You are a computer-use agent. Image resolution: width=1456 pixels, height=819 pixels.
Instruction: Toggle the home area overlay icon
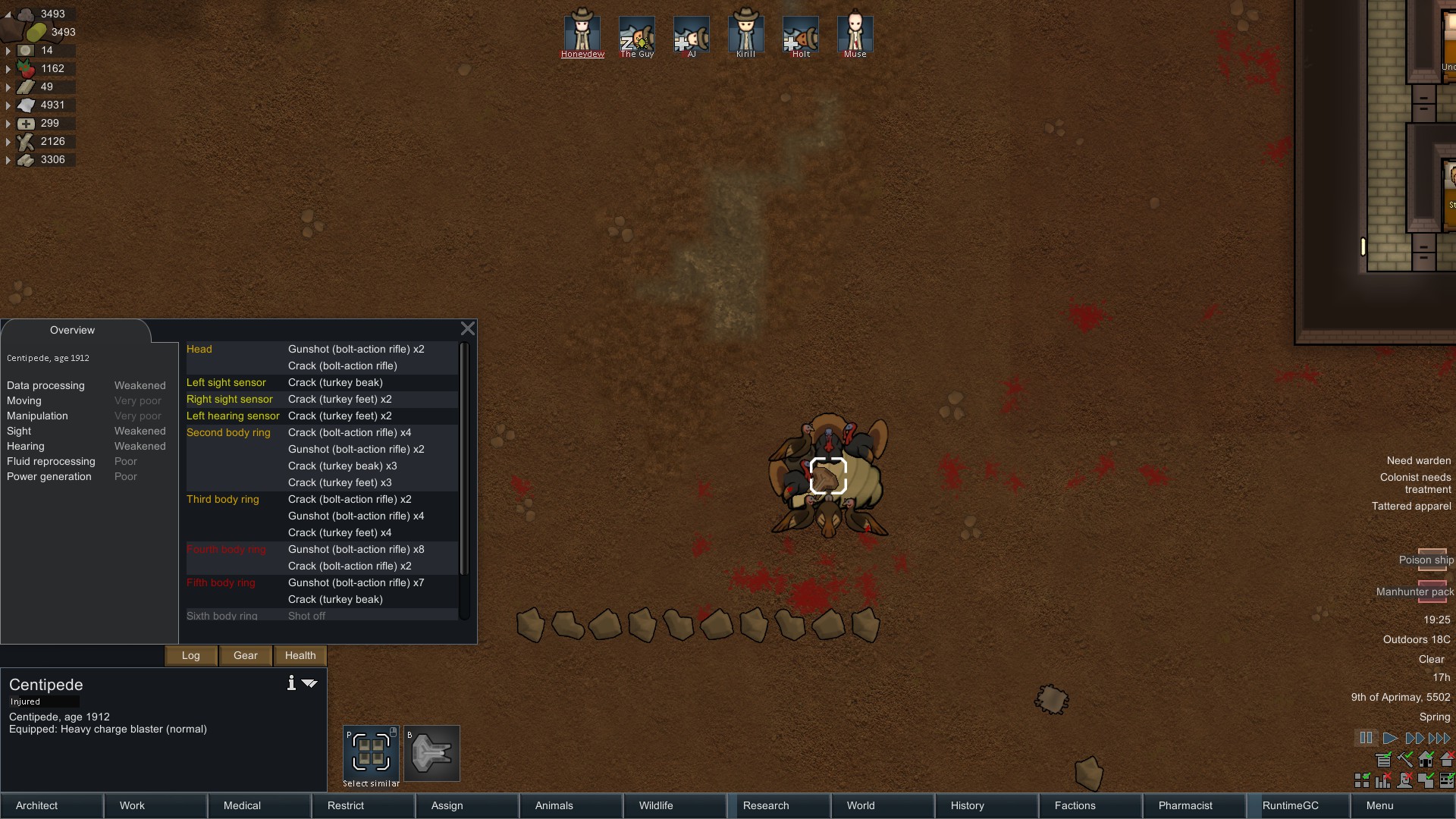pos(1426,760)
